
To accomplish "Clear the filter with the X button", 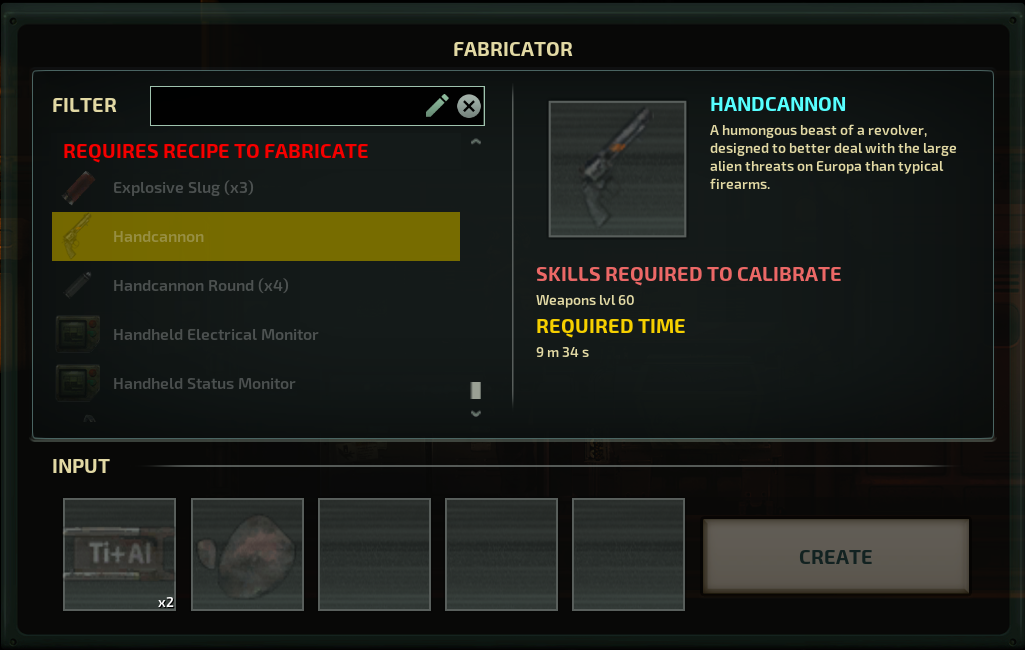I will 469,106.
